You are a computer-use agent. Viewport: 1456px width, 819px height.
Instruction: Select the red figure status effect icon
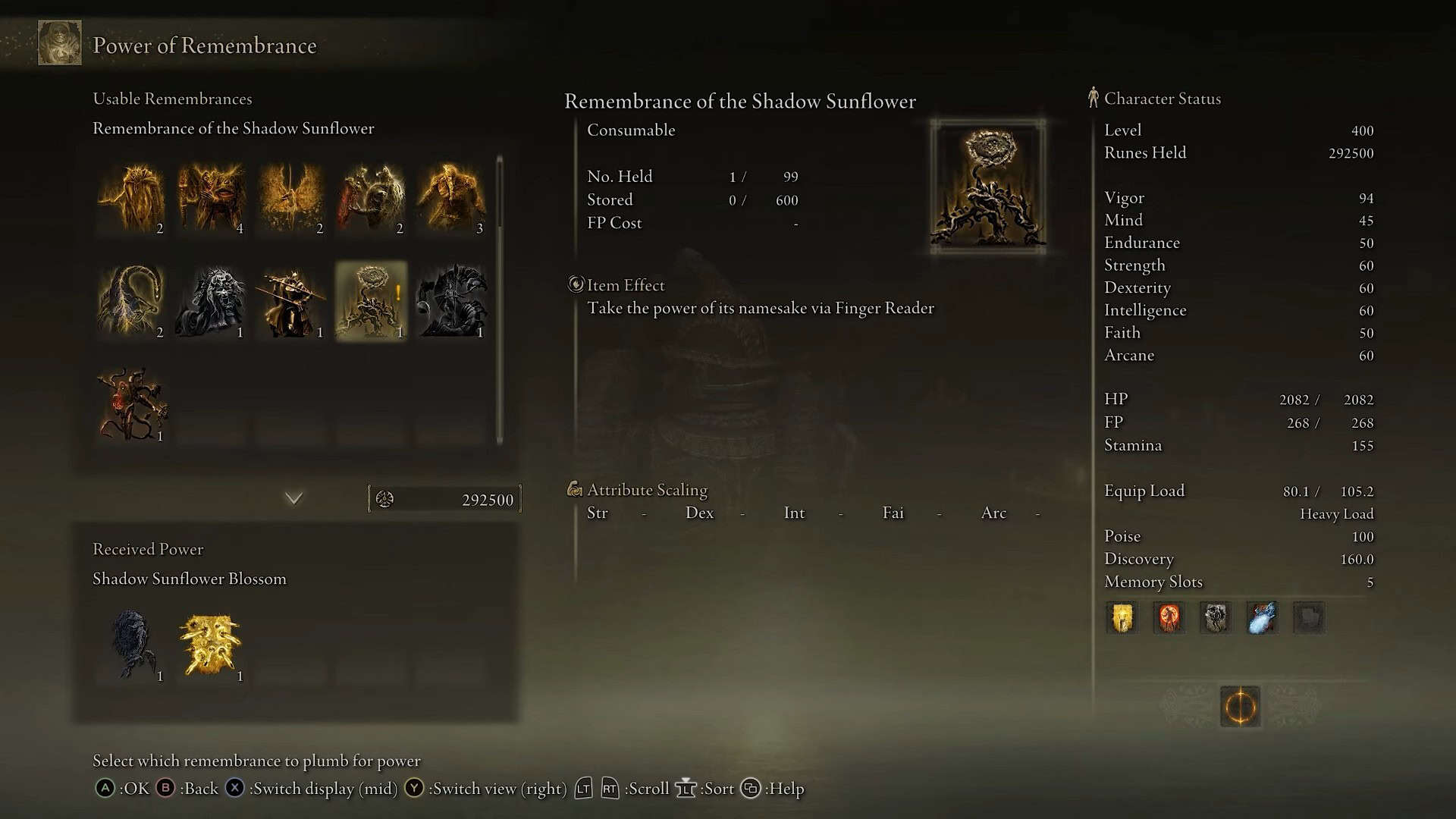pos(1169,618)
